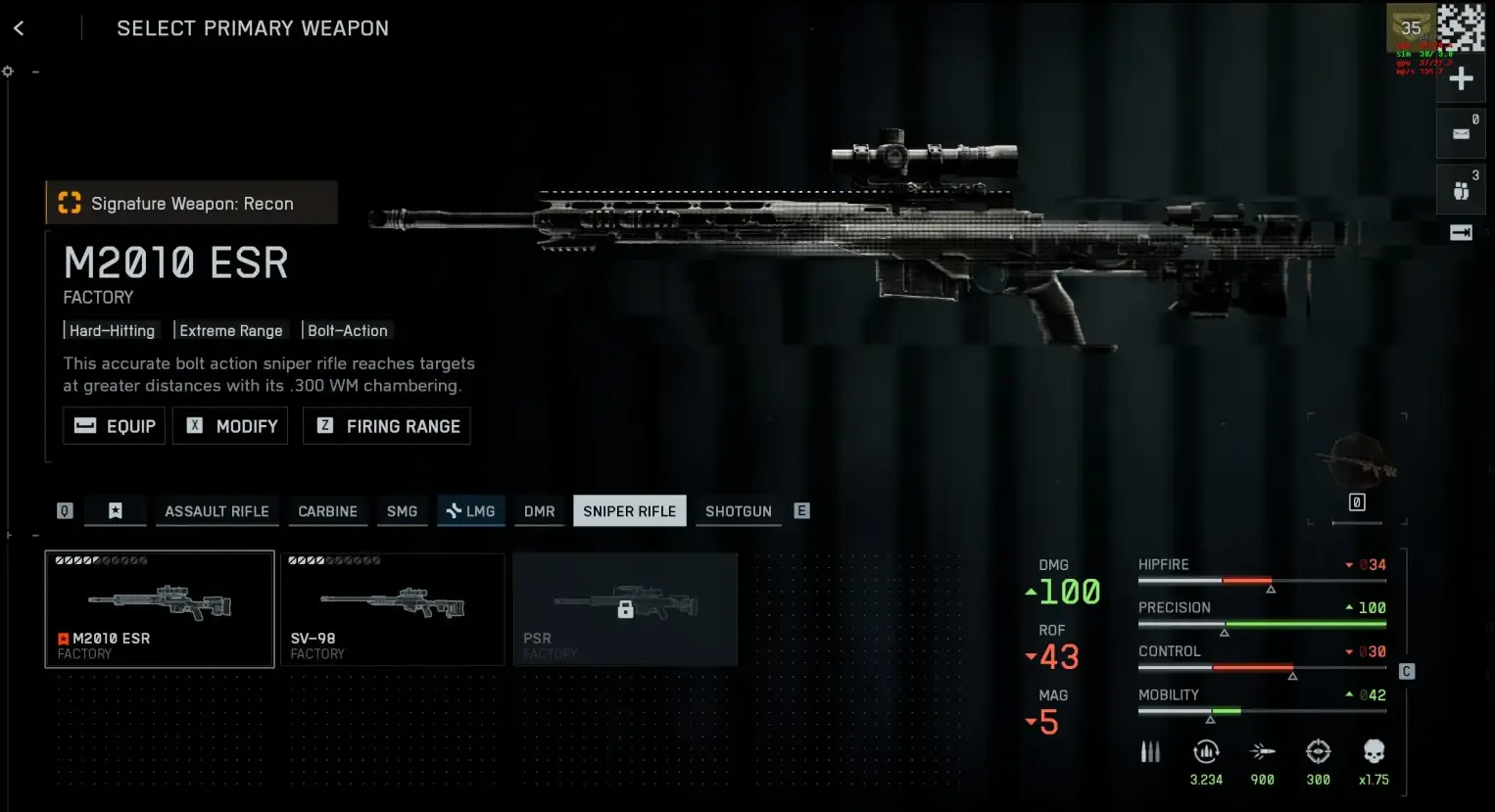Open the squad icon in the sidebar
The height and width of the screenshot is (812, 1495).
[1461, 190]
